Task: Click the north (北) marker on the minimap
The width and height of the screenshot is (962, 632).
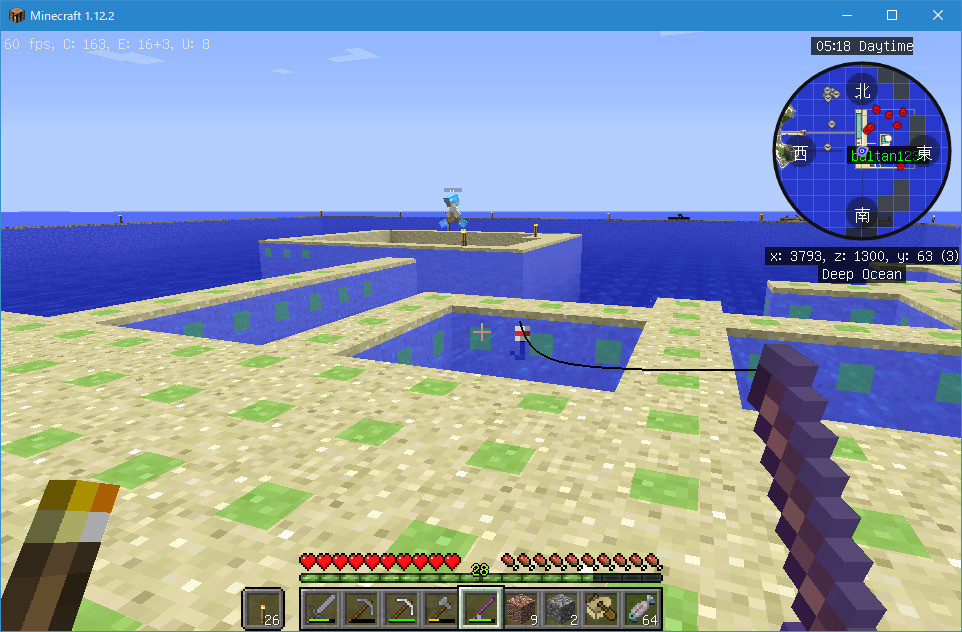Action: coord(862,90)
